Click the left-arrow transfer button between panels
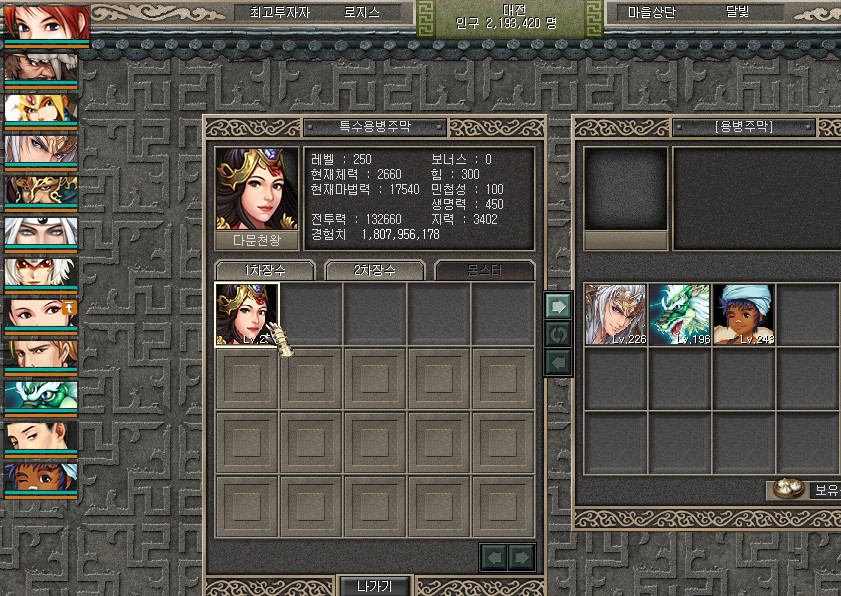Viewport: 841px width, 596px height. pos(557,360)
